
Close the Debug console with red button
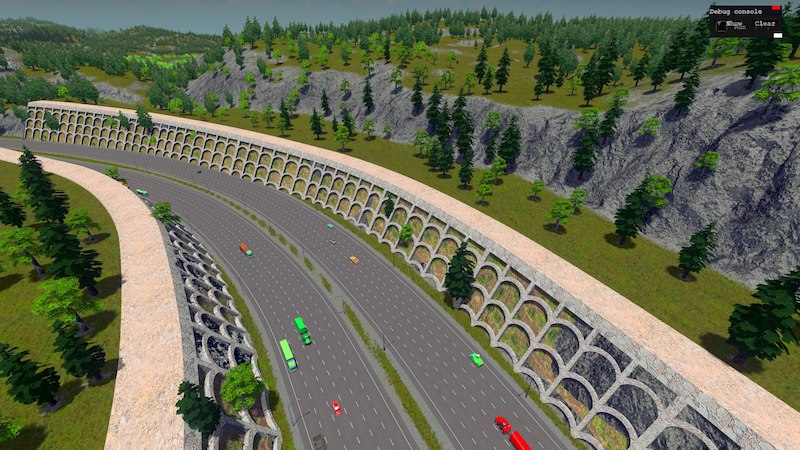click(776, 9)
